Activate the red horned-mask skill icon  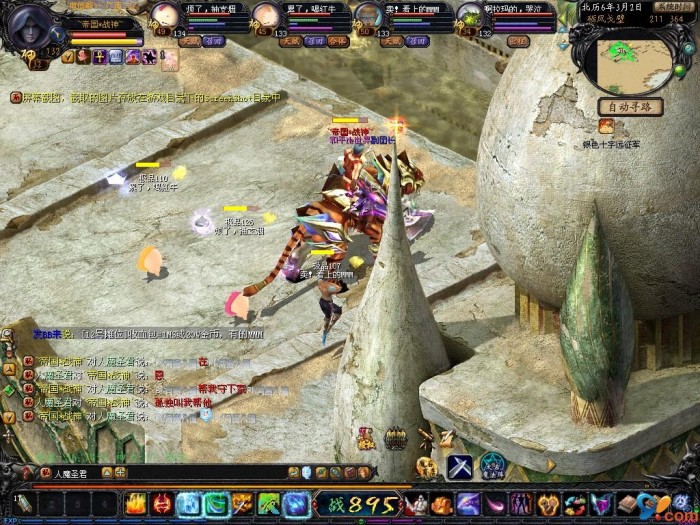(161, 504)
